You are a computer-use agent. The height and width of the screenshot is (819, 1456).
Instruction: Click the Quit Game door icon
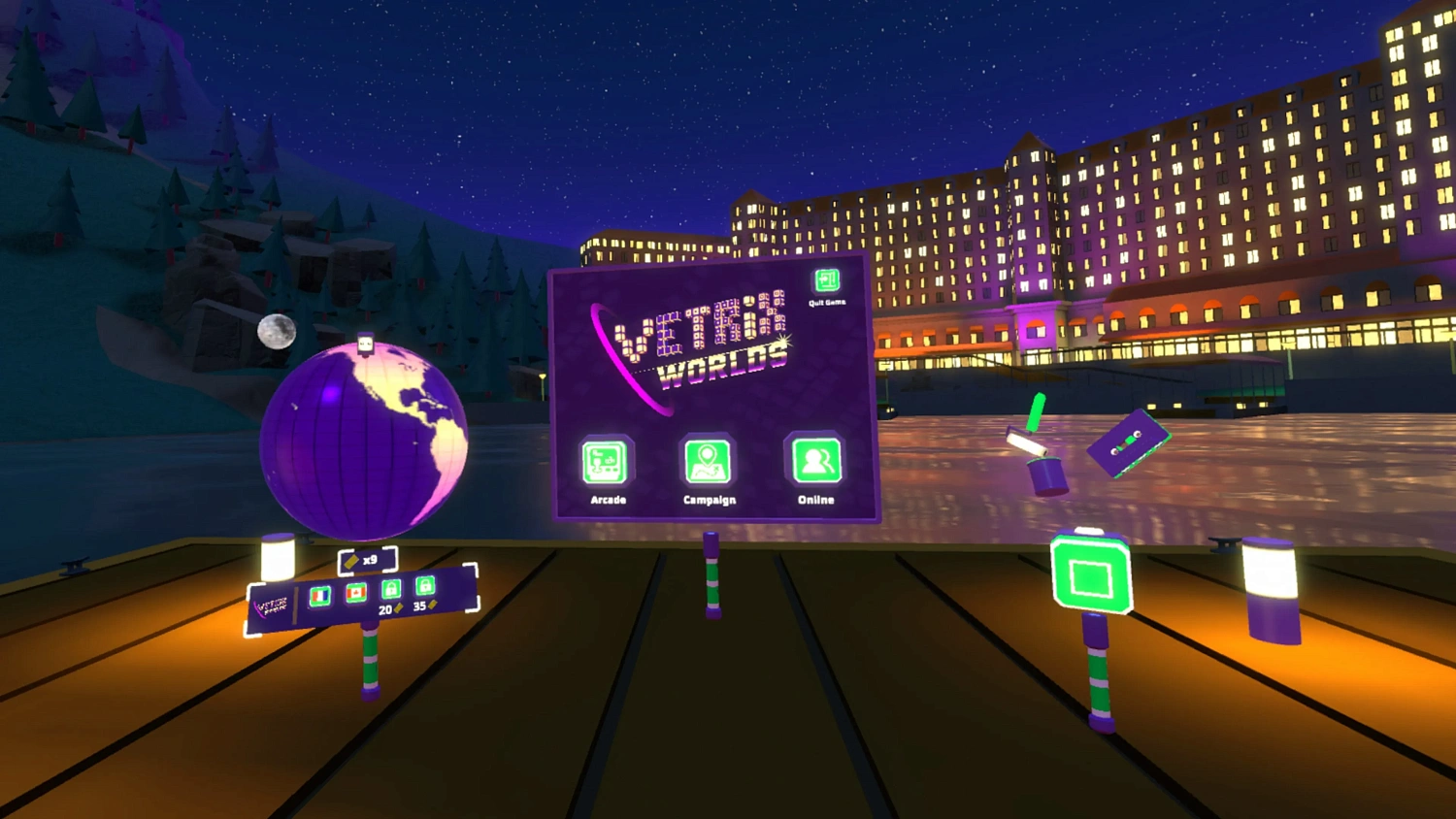click(x=826, y=282)
